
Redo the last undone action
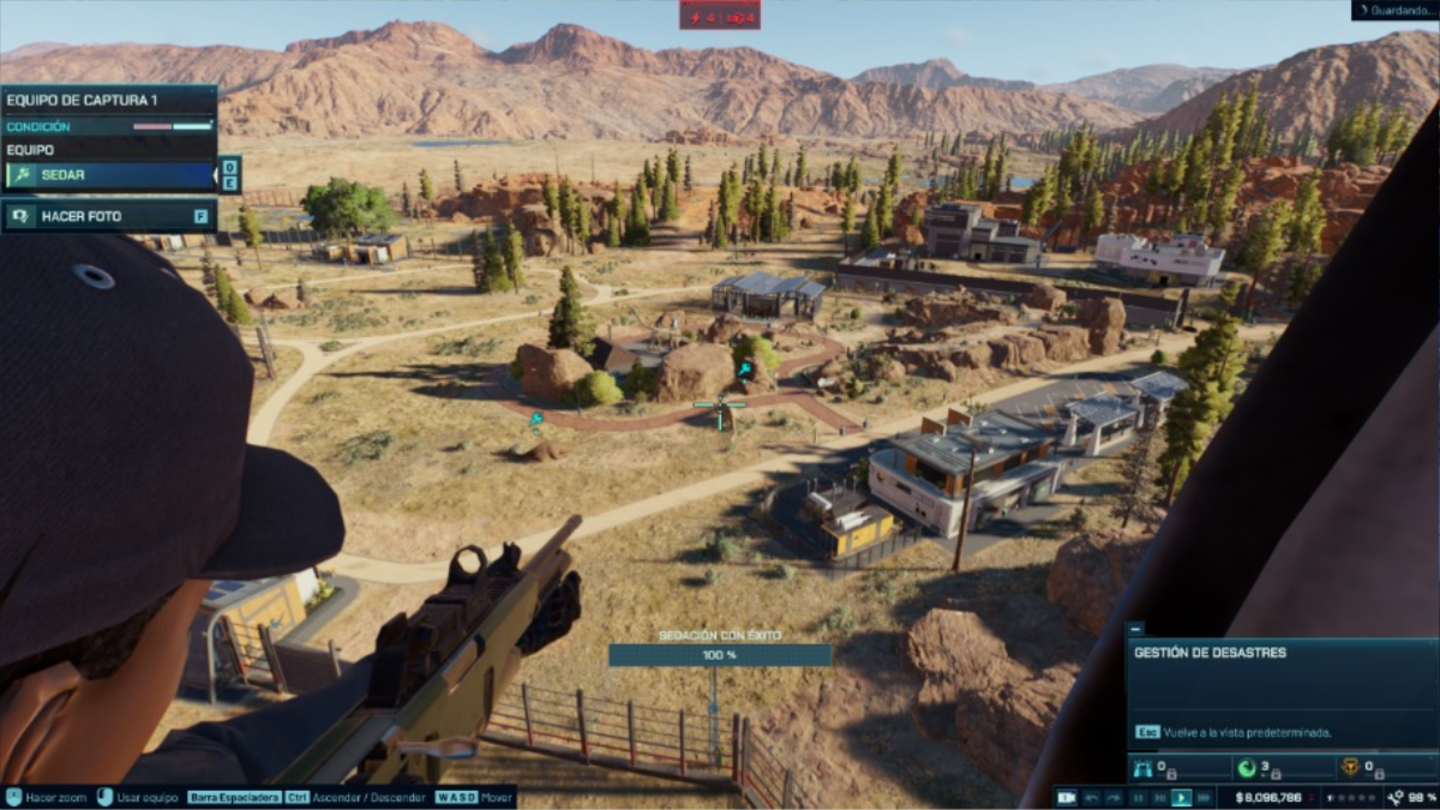coord(1113,798)
